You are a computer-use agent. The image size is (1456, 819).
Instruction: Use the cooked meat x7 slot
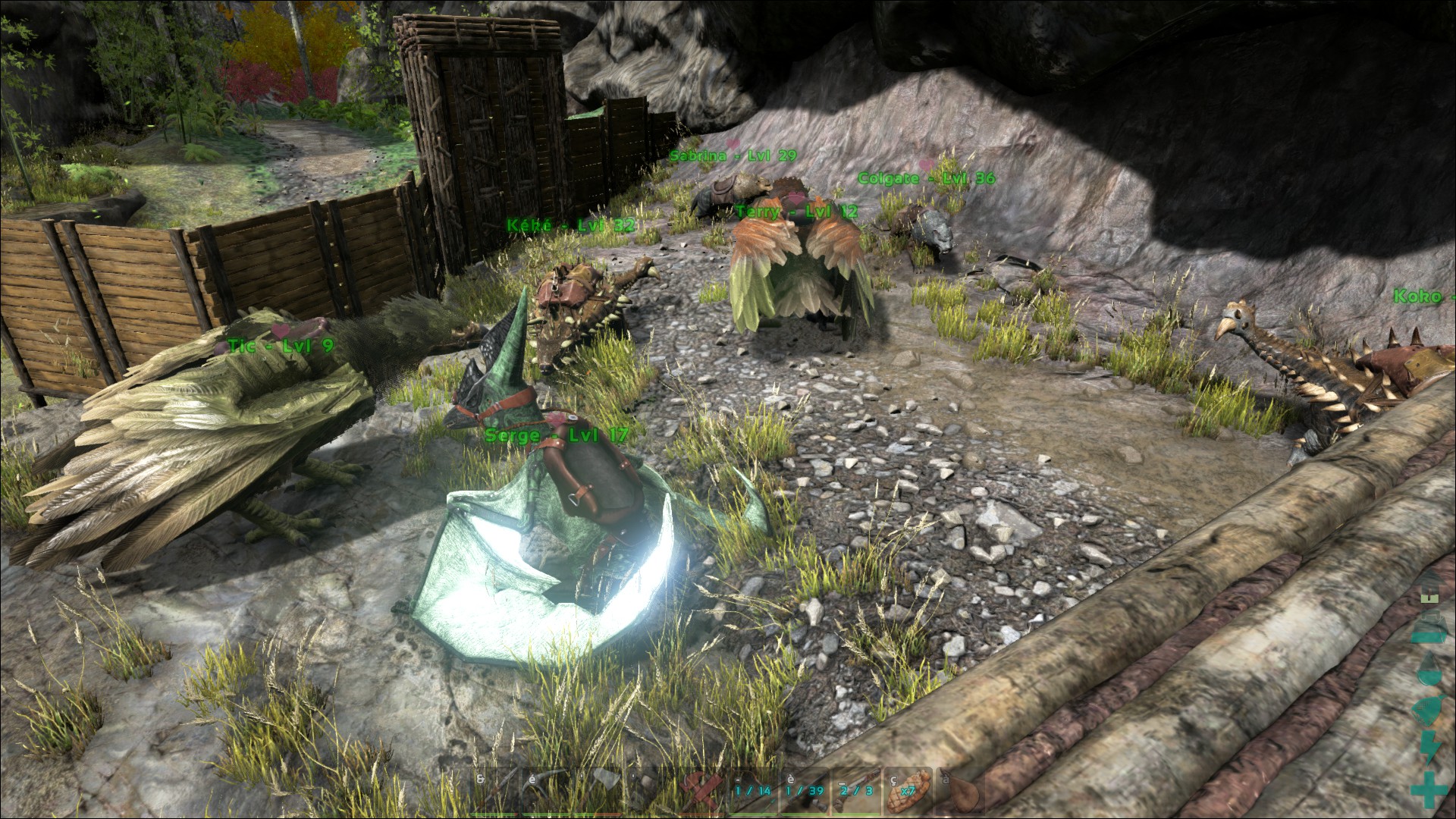907,792
